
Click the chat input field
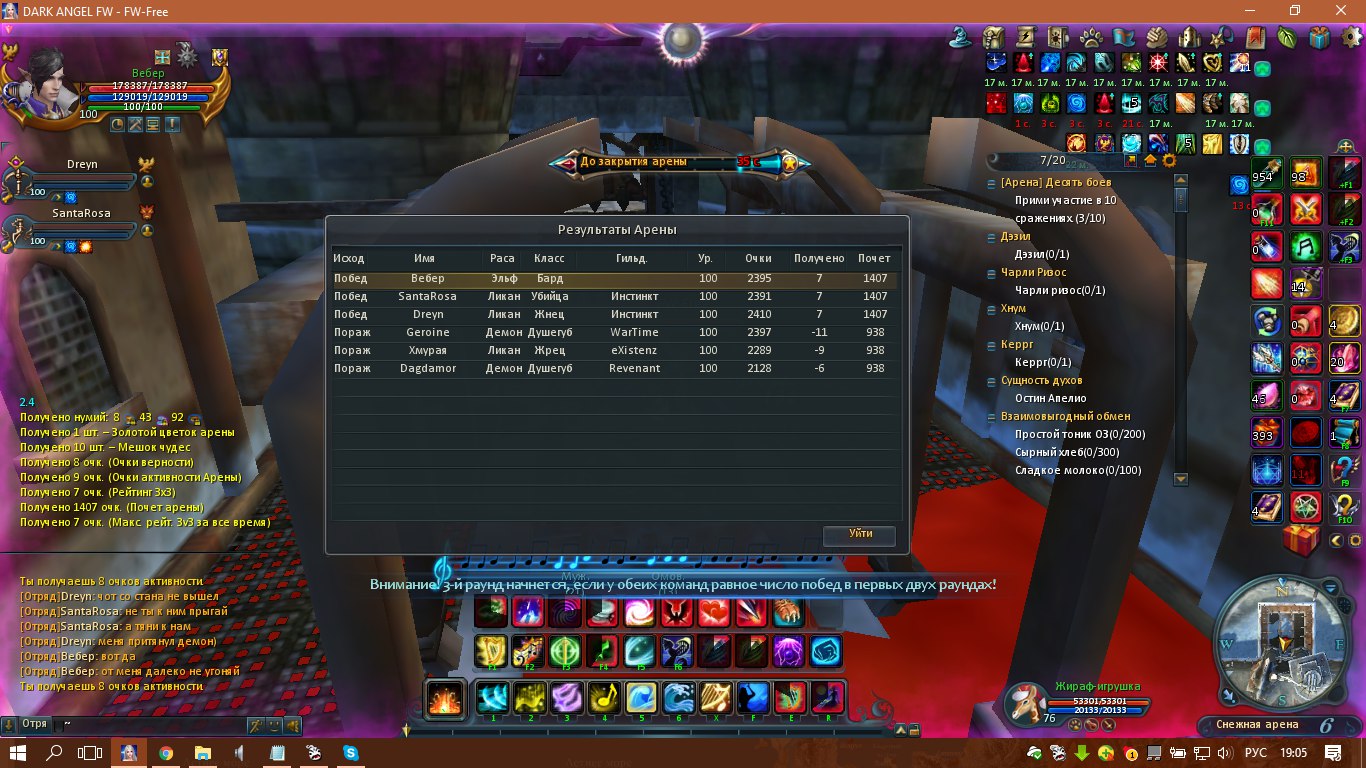click(150, 724)
